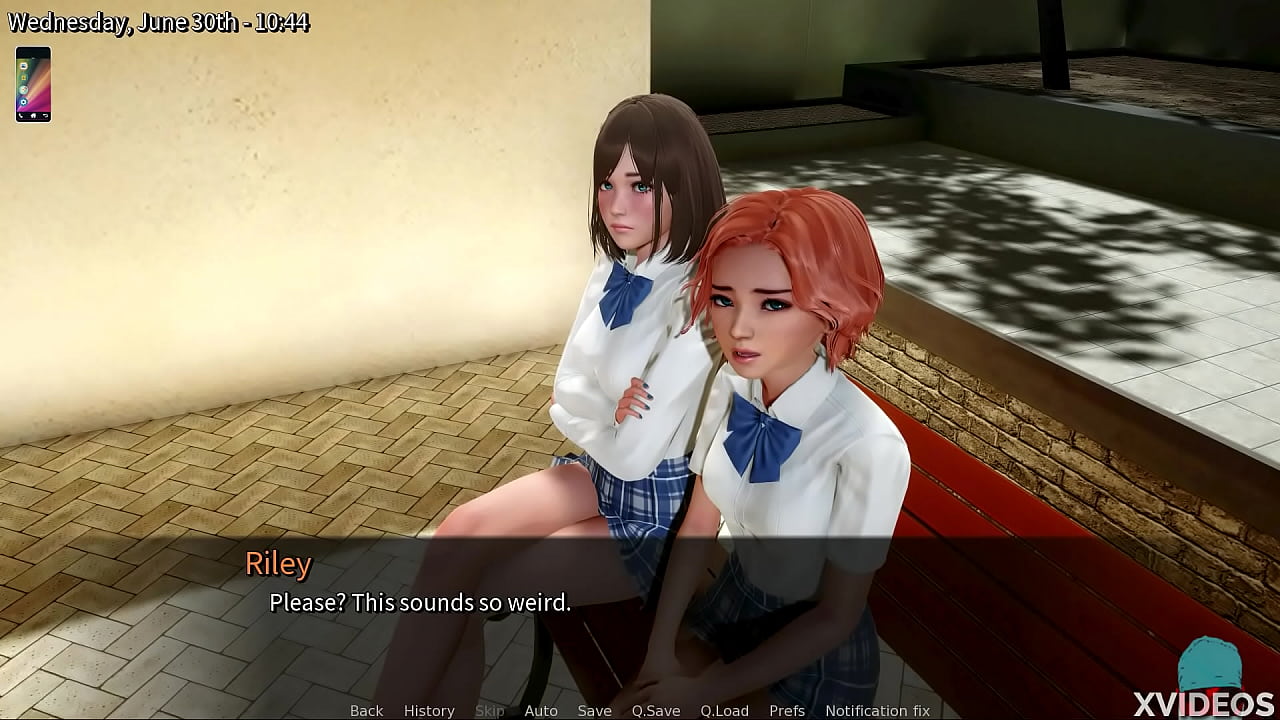
Task: Open the messaging app on the phone
Action: [x=24, y=67]
